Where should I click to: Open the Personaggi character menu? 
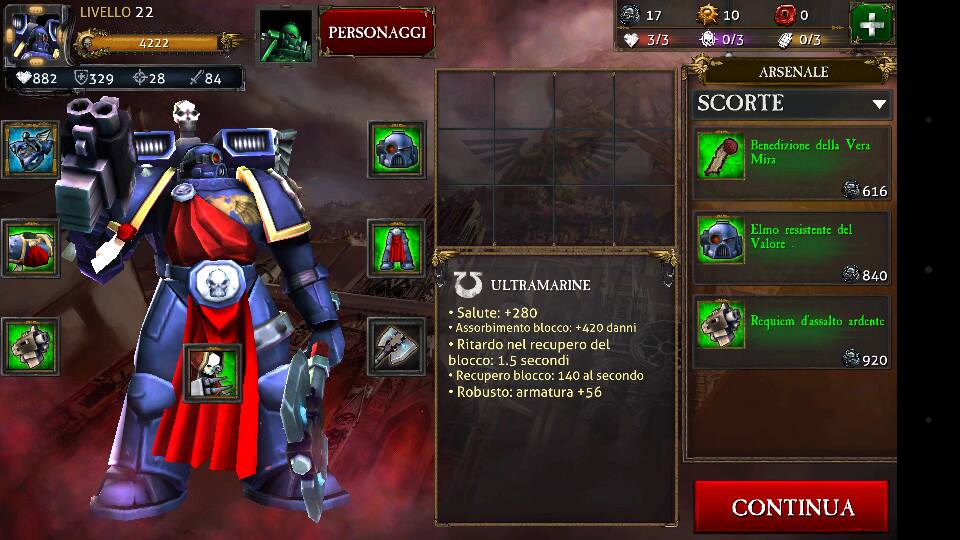(377, 32)
